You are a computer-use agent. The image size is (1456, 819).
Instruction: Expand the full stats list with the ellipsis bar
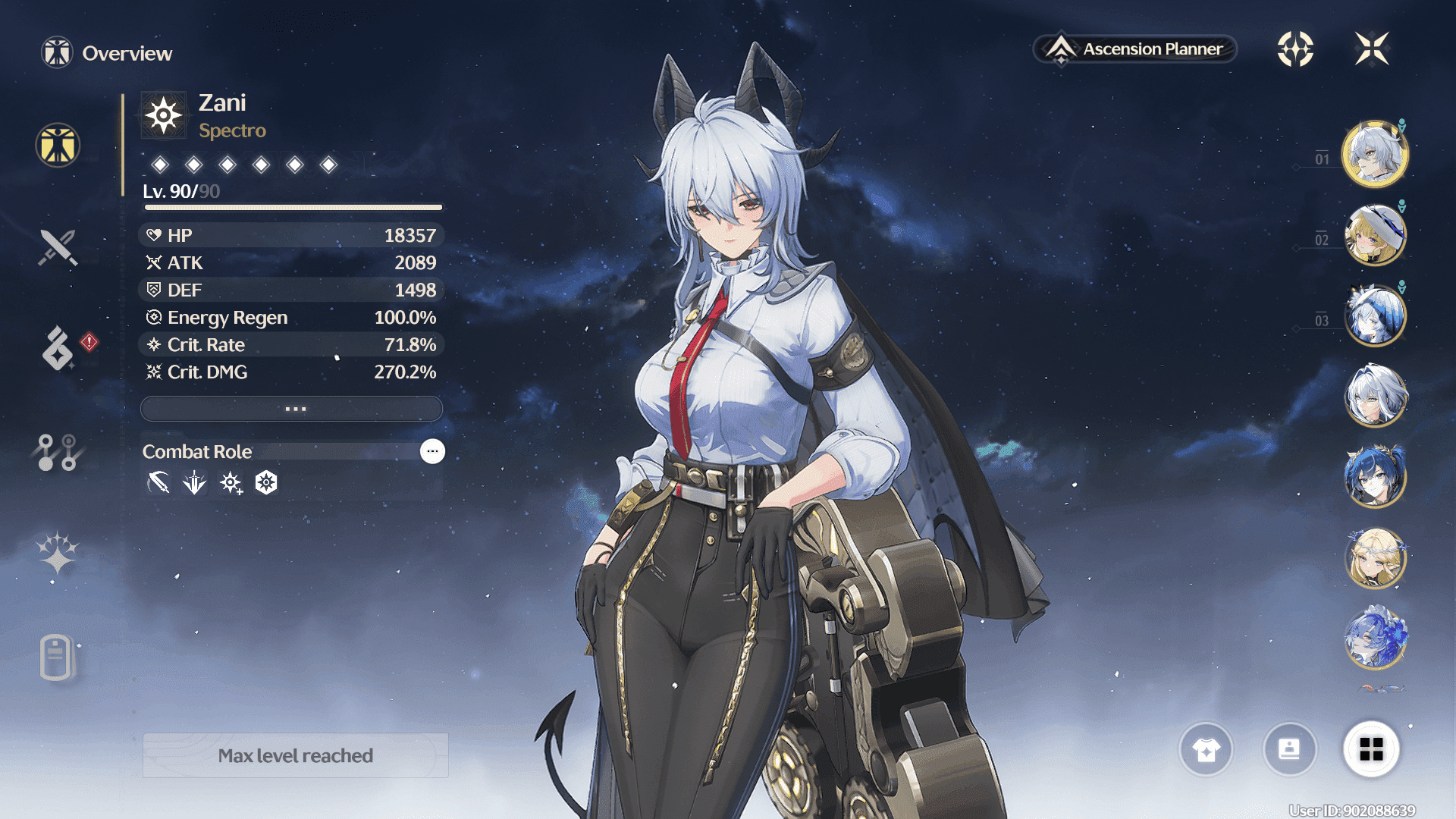coord(292,409)
